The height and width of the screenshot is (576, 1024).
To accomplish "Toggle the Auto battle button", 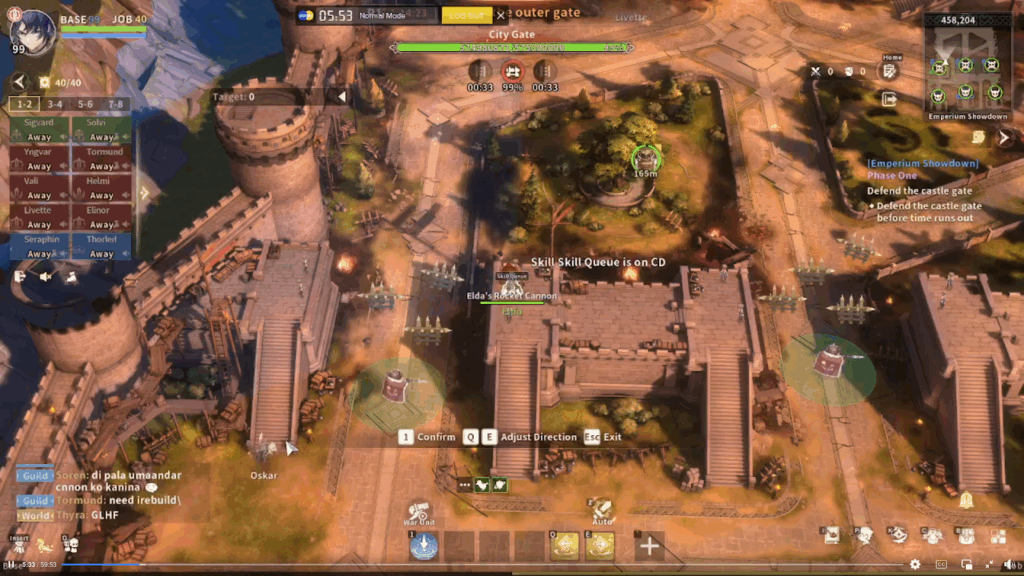I will [x=601, y=511].
